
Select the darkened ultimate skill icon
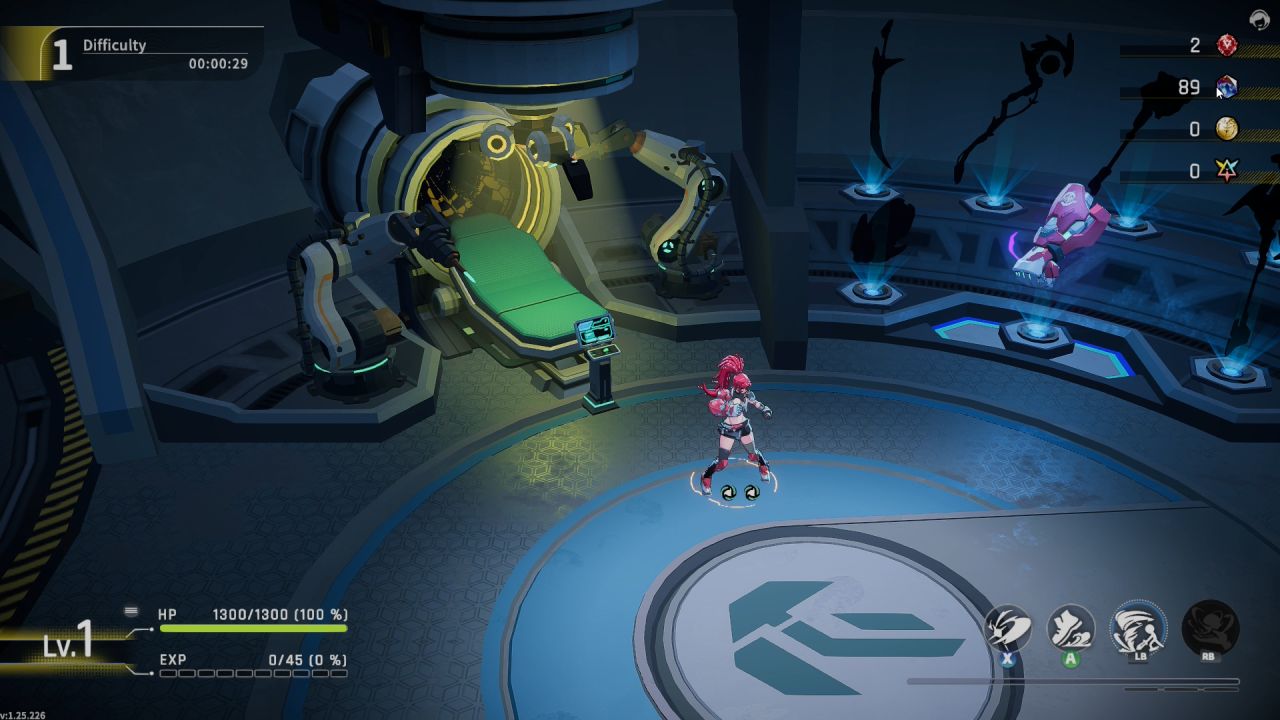pyautogui.click(x=1210, y=628)
